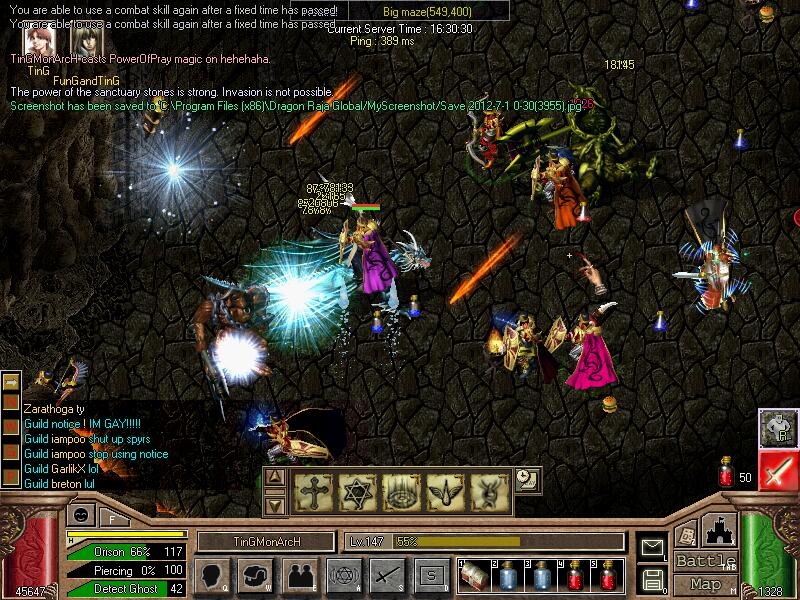The image size is (800, 600).
Task: Select the hexagram spell icon
Action: (357, 492)
